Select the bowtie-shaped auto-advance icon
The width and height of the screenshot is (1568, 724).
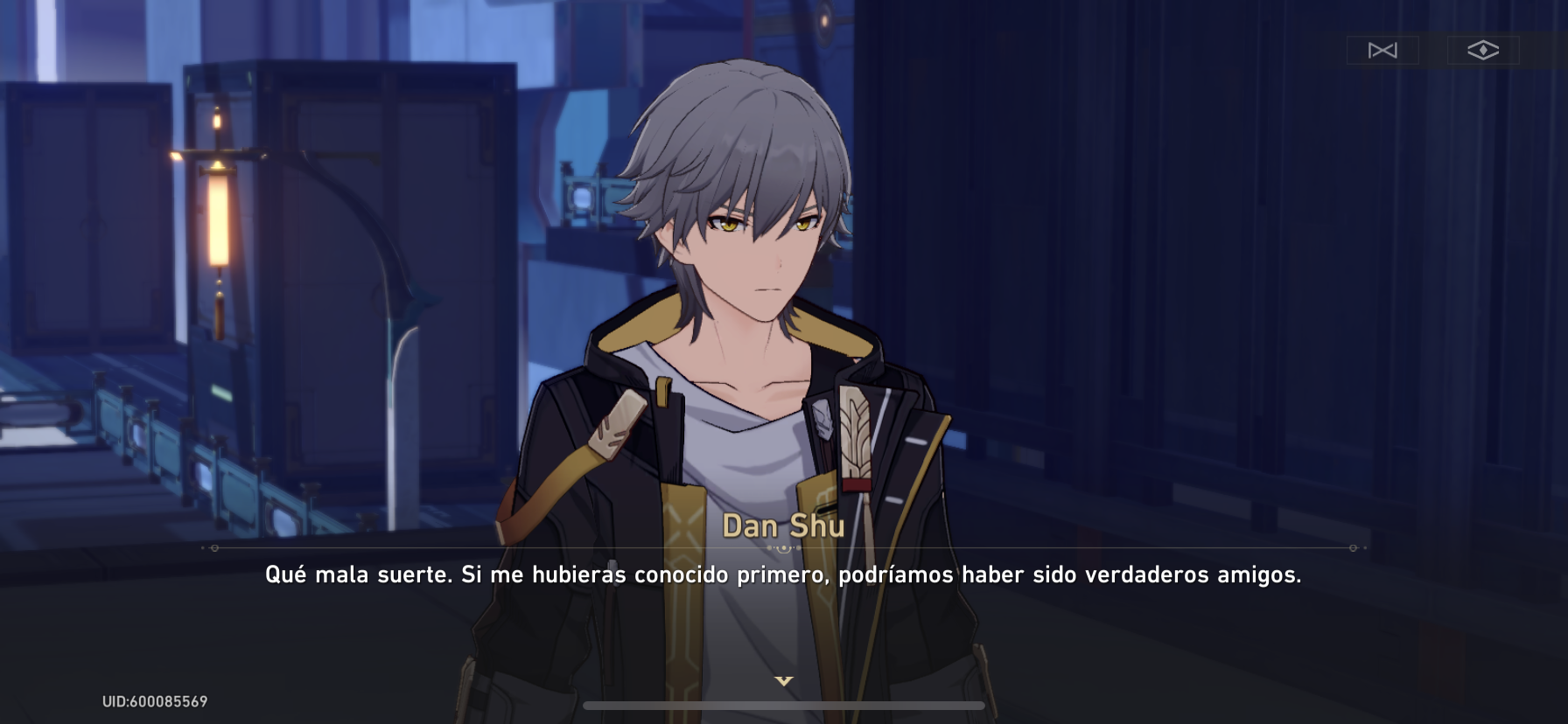click(x=1384, y=50)
